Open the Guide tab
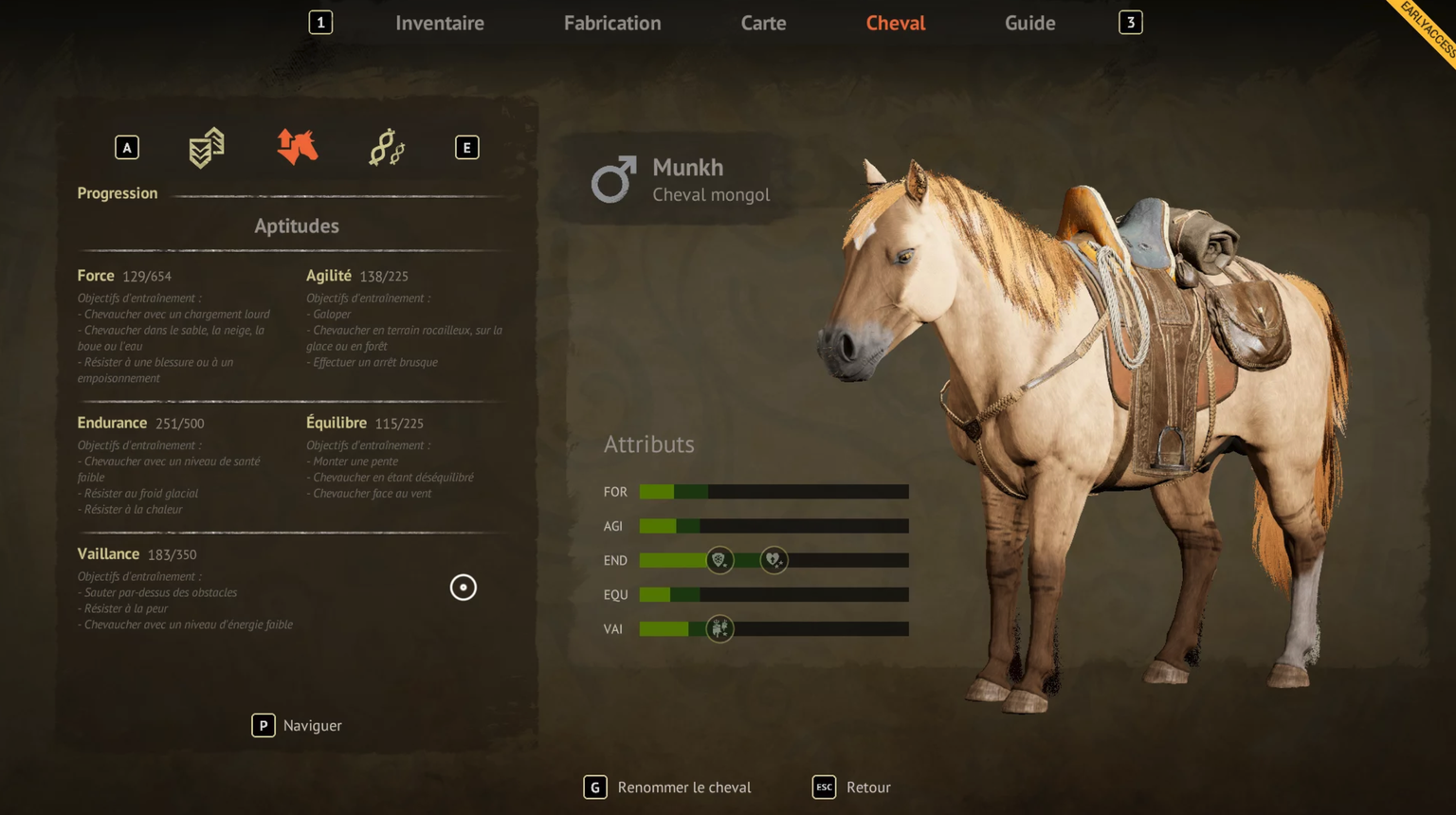Screen dimensions: 1456x815 tap(1029, 23)
